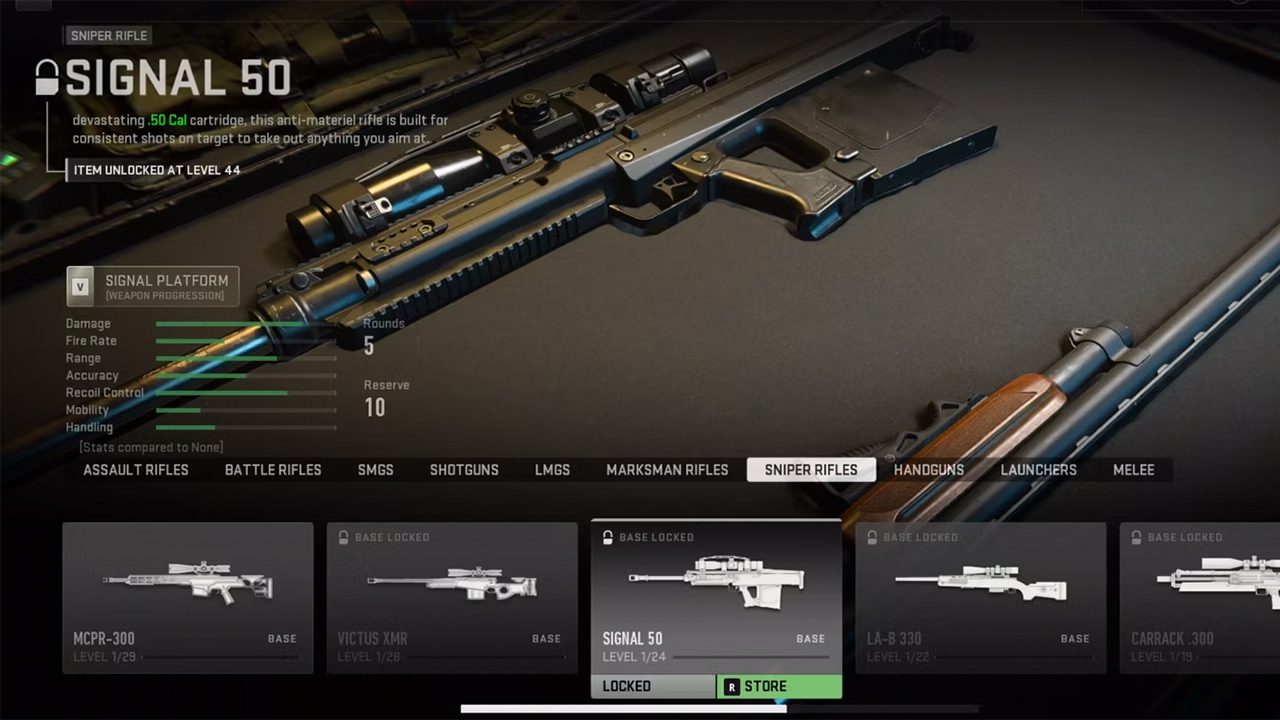The image size is (1280, 720).
Task: Show the Shotguns category
Action: [464, 470]
